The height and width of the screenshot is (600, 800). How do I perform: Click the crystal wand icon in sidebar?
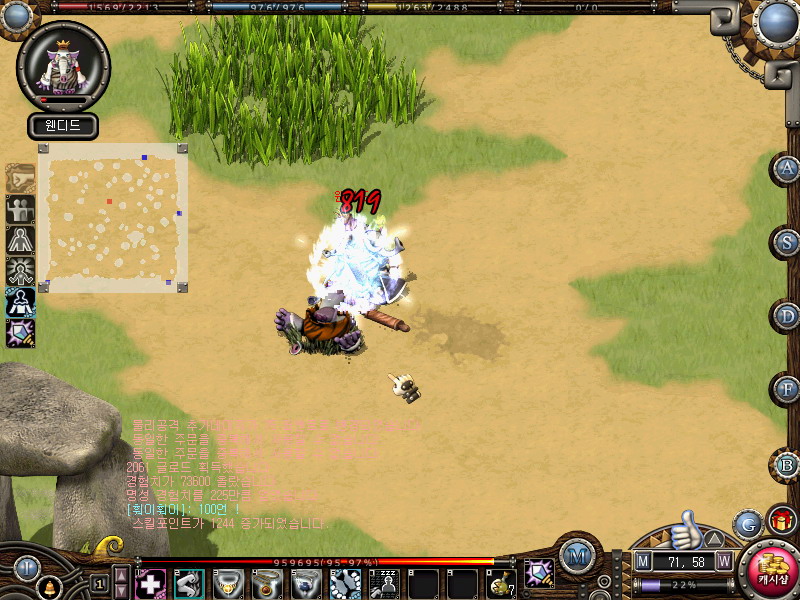[x=20, y=333]
